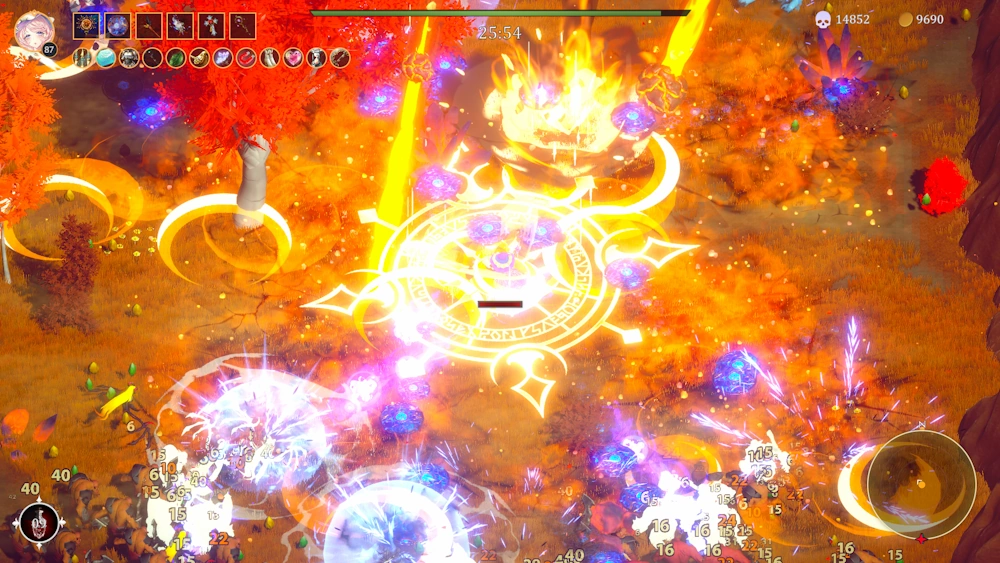This screenshot has width=1000, height=563.
Task: Activate the skull ability on cooldown
Action: click(x=39, y=522)
